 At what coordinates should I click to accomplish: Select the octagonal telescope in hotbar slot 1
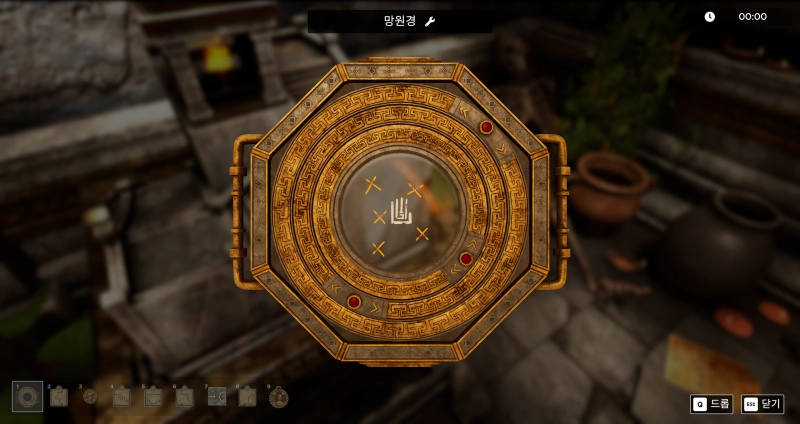point(27,396)
